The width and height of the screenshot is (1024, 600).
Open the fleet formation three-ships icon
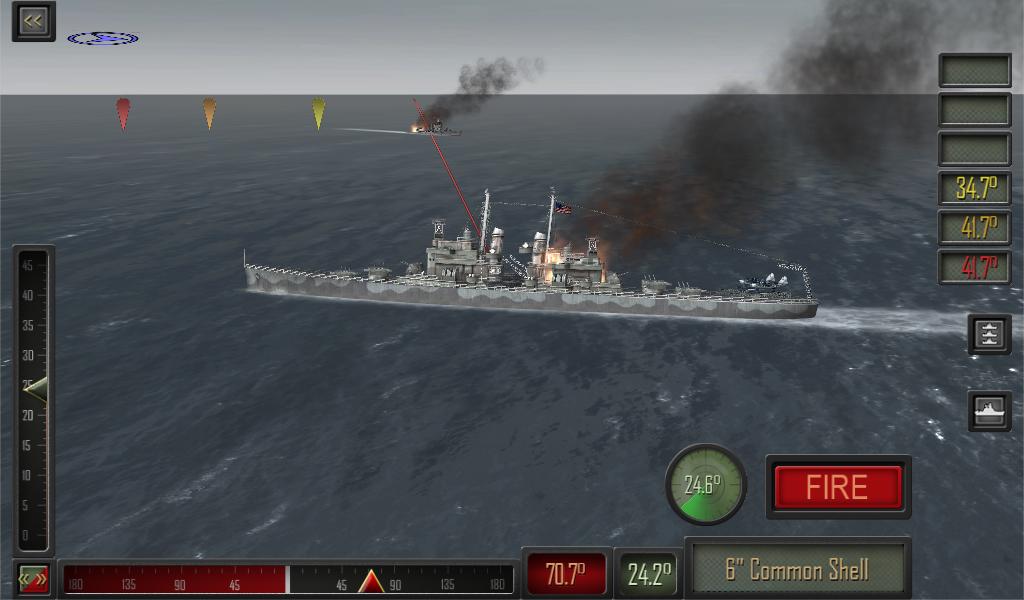(989, 334)
